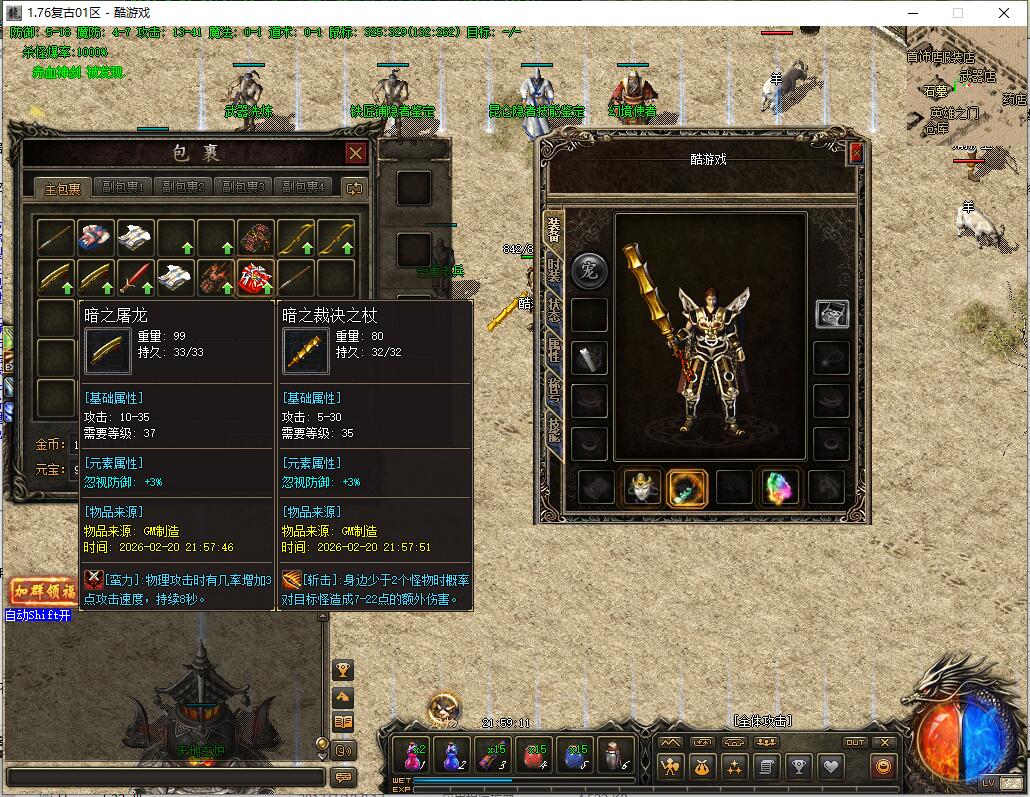1030x797 pixels.
Task: Select the red sword in the bag
Action: point(136,278)
